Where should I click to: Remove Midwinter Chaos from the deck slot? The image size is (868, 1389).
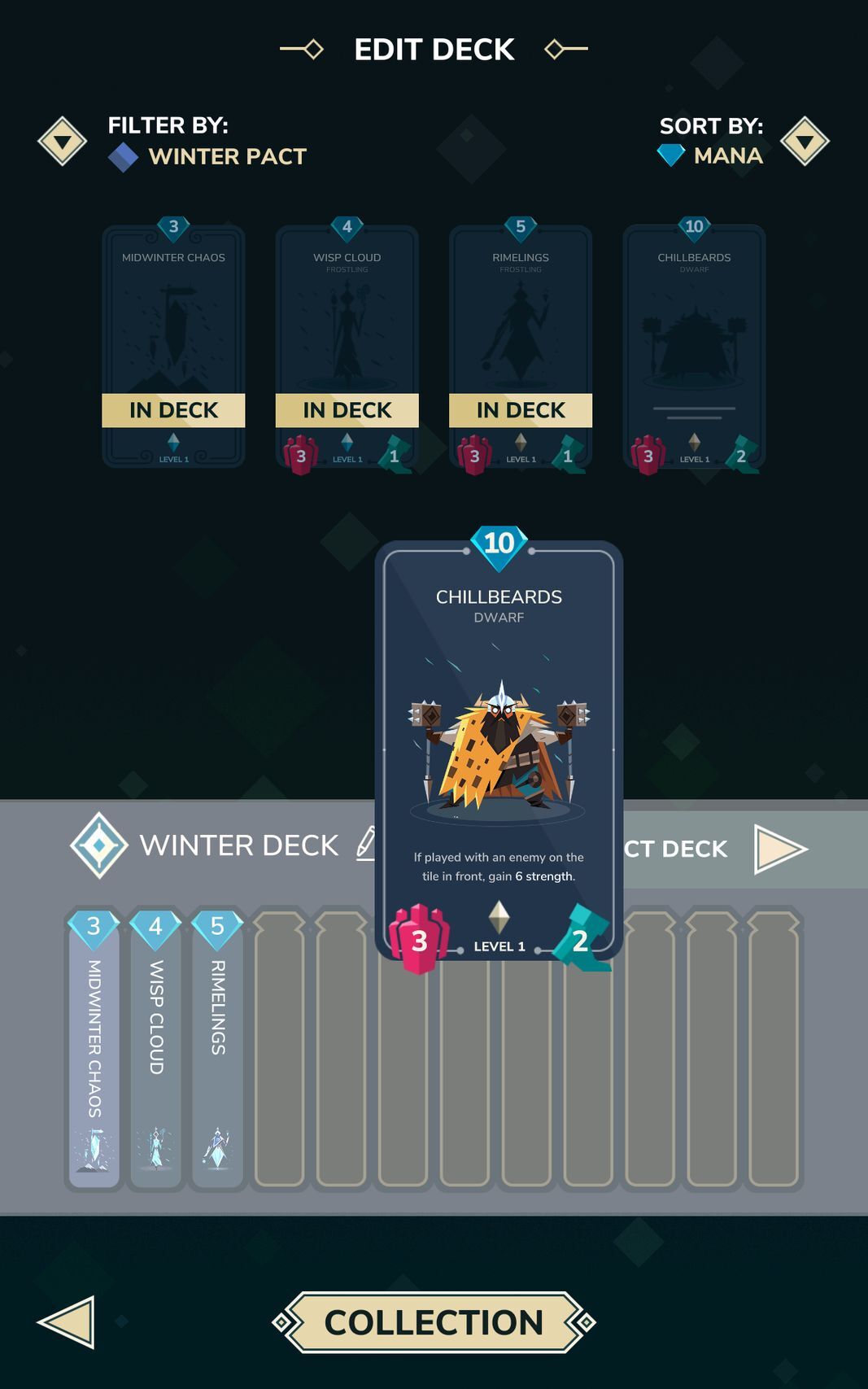[94, 1048]
